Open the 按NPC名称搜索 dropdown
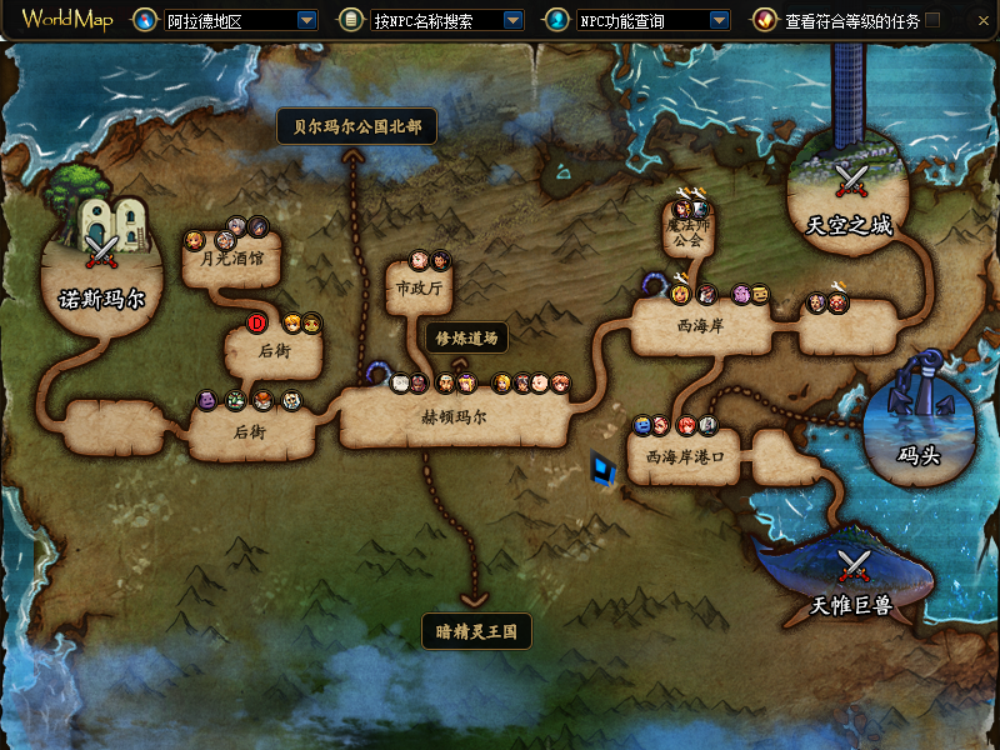 point(513,20)
